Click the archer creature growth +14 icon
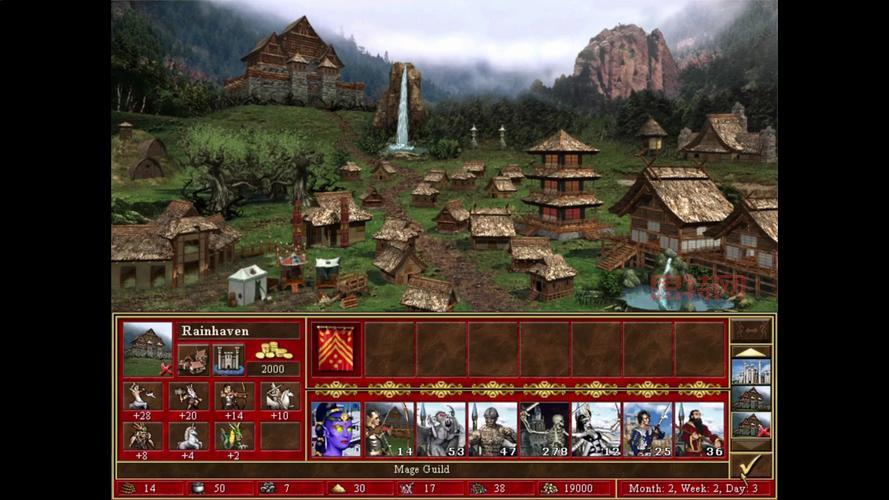The height and width of the screenshot is (500, 889). coord(233,396)
